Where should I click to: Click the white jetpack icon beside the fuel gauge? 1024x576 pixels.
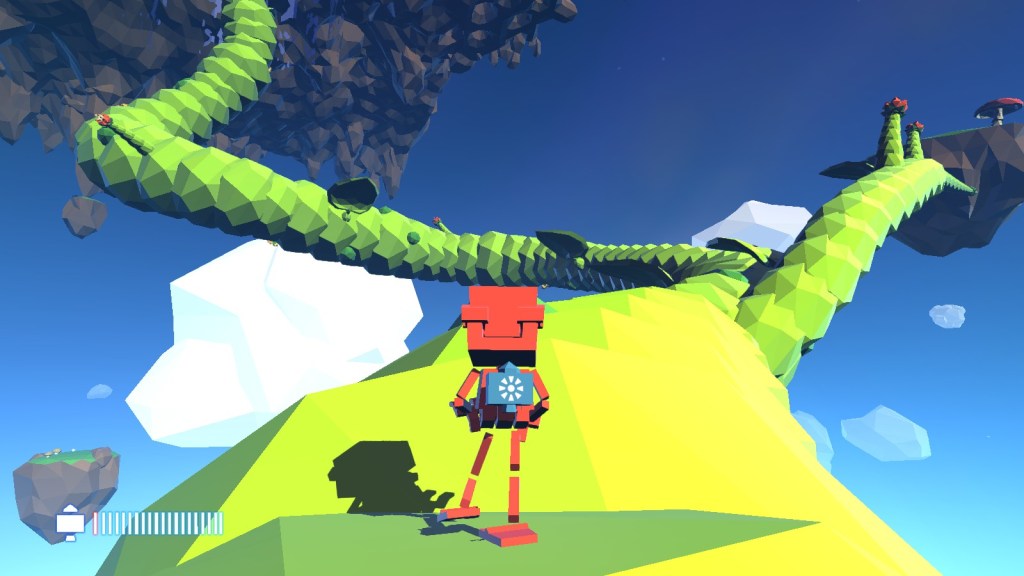point(70,522)
